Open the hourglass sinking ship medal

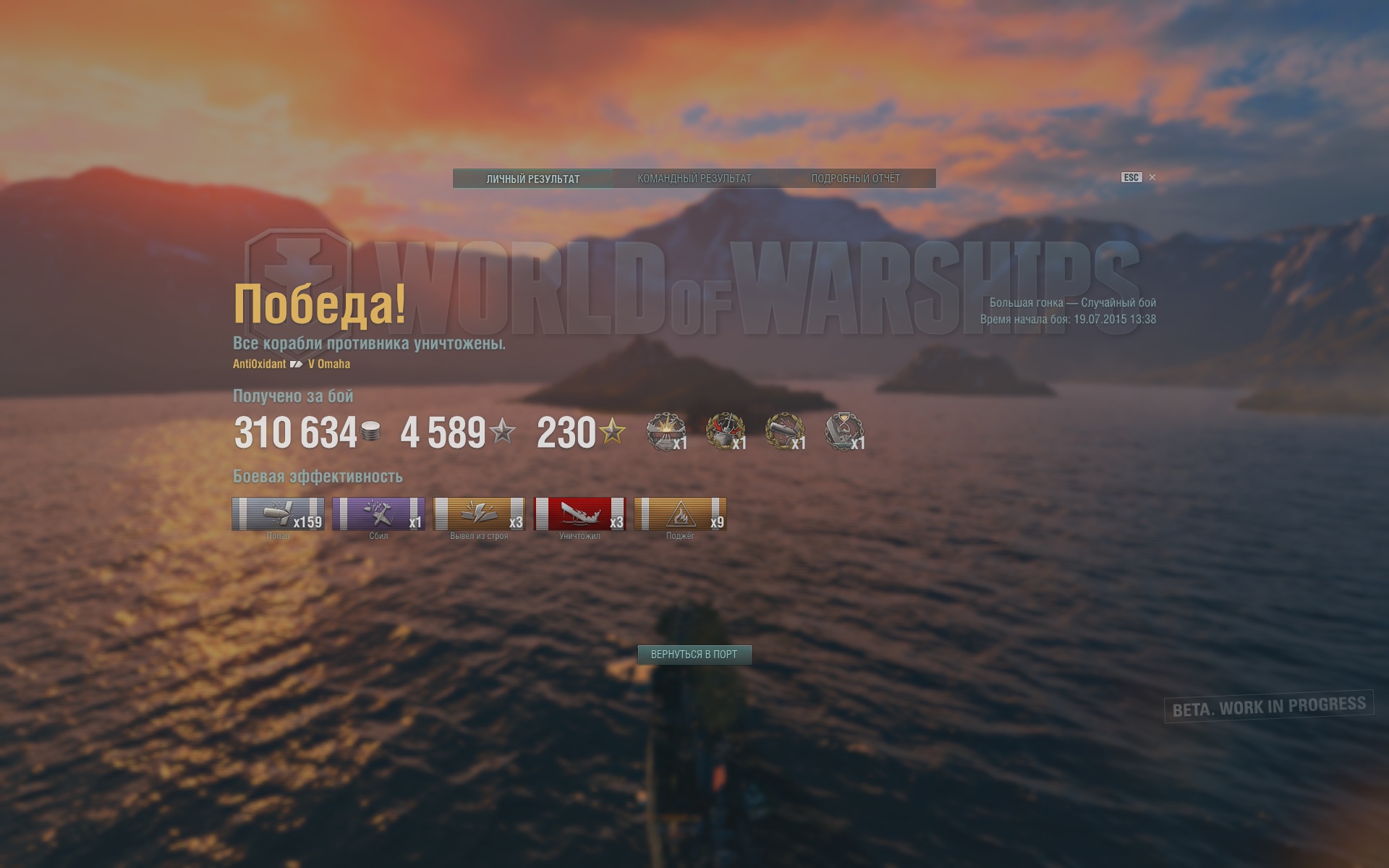coord(844,432)
